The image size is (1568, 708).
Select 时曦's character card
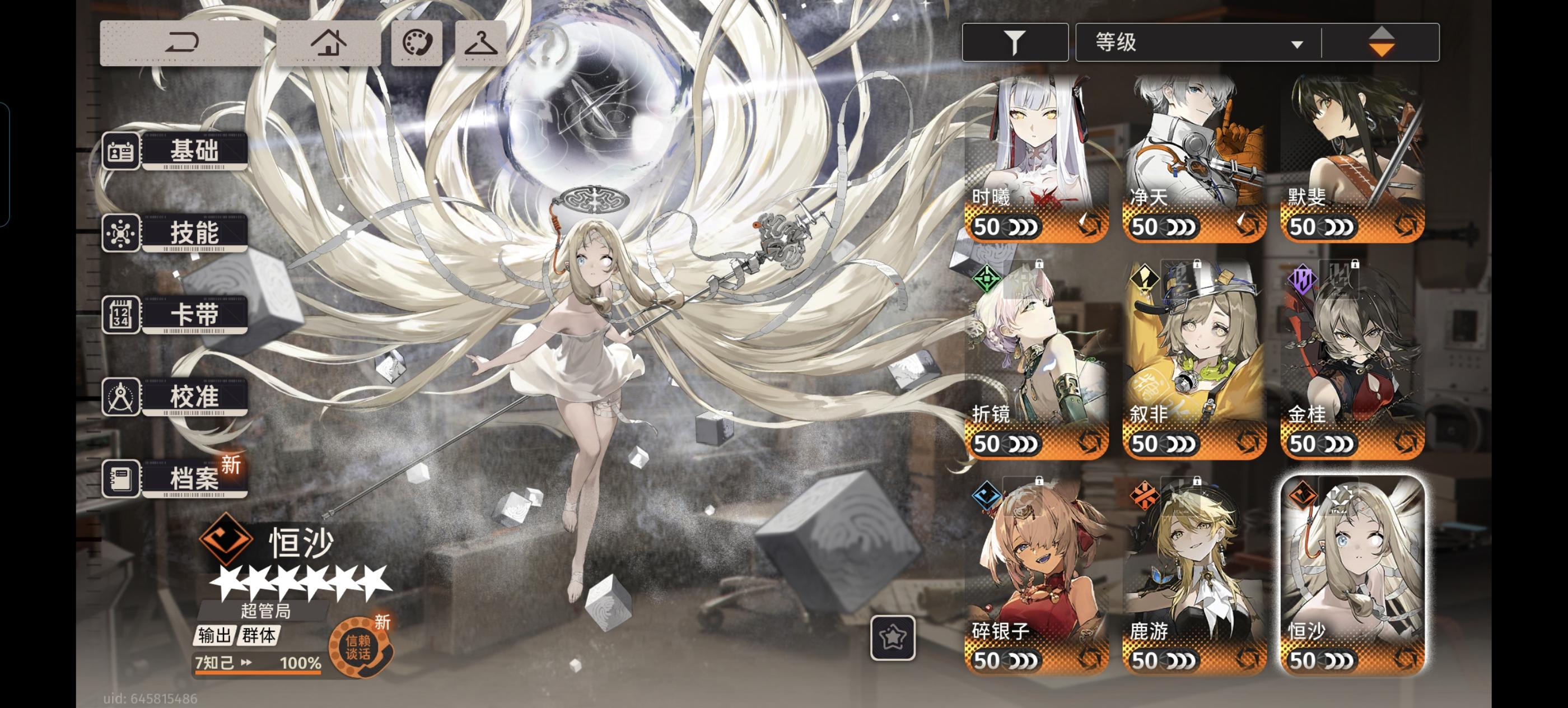pos(1035,152)
